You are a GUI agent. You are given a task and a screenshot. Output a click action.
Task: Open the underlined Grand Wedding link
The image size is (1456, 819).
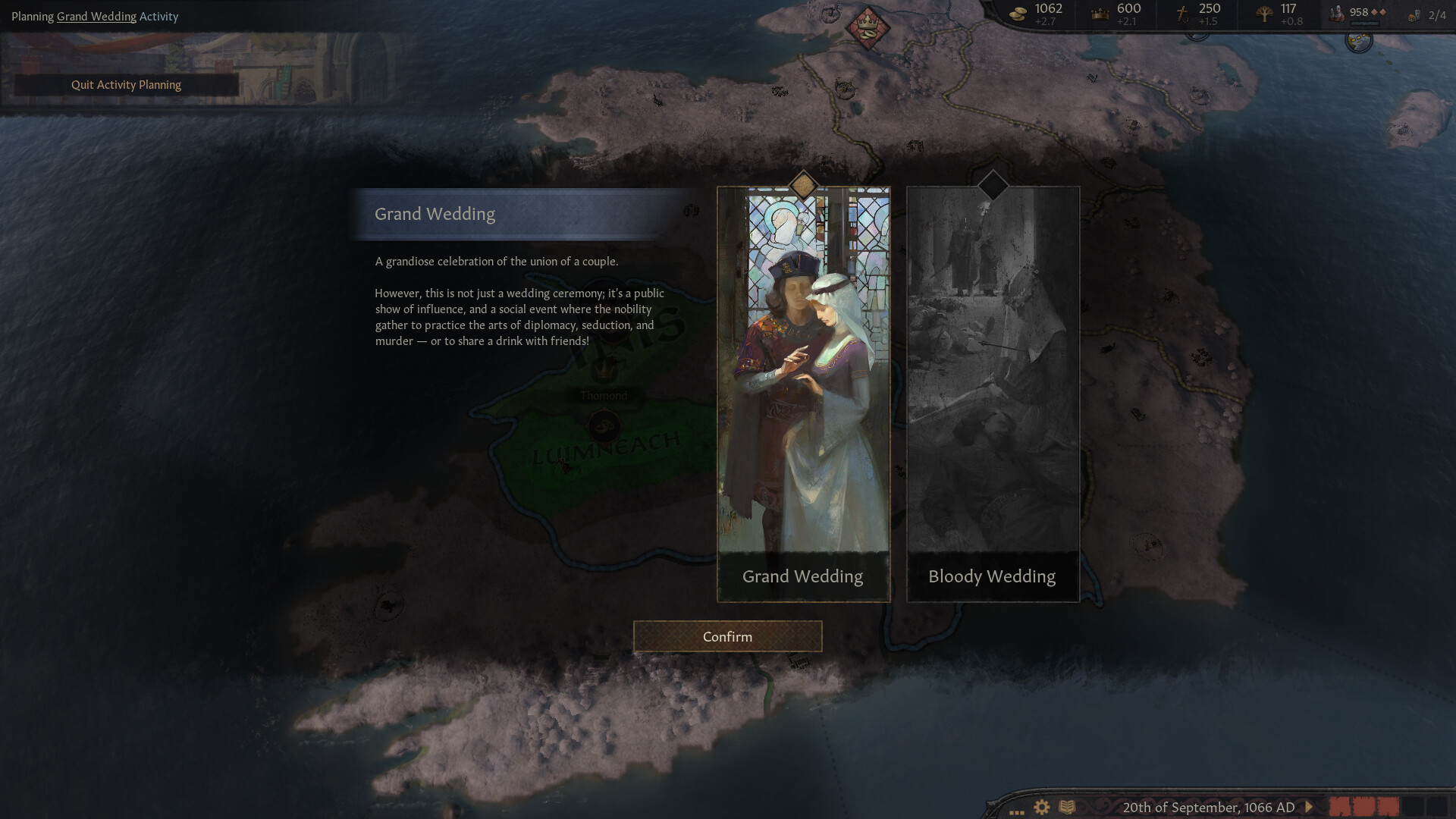coord(96,16)
